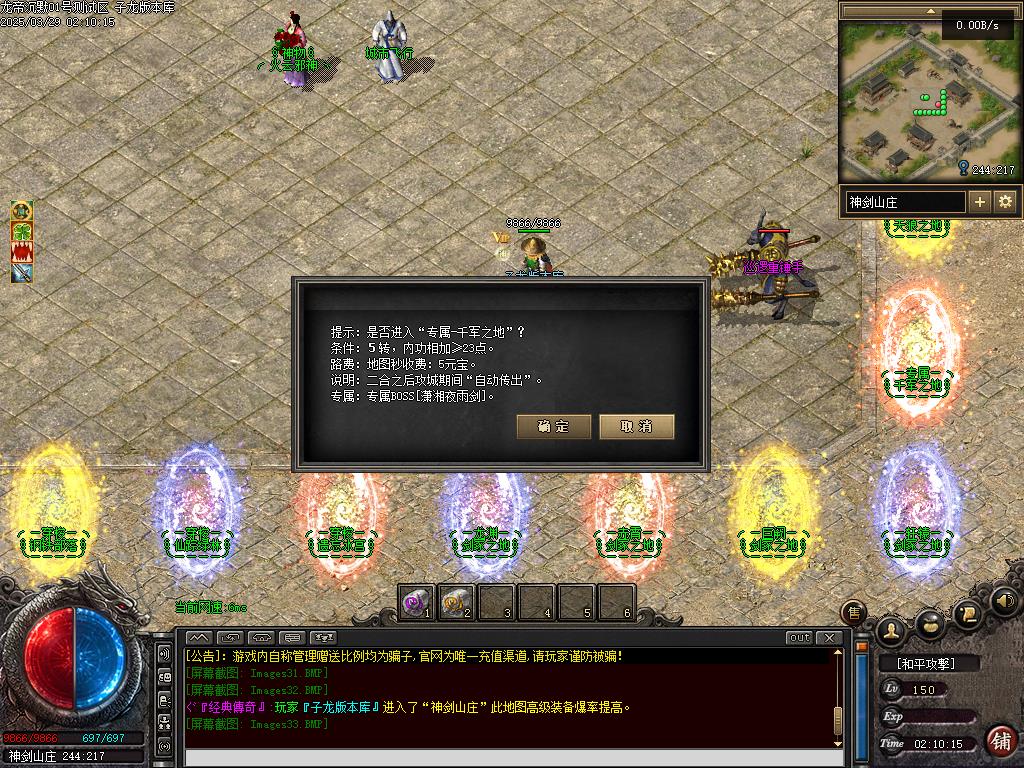Click the minimap plus button
Screen dimensions: 1024x768
pyautogui.click(x=980, y=202)
